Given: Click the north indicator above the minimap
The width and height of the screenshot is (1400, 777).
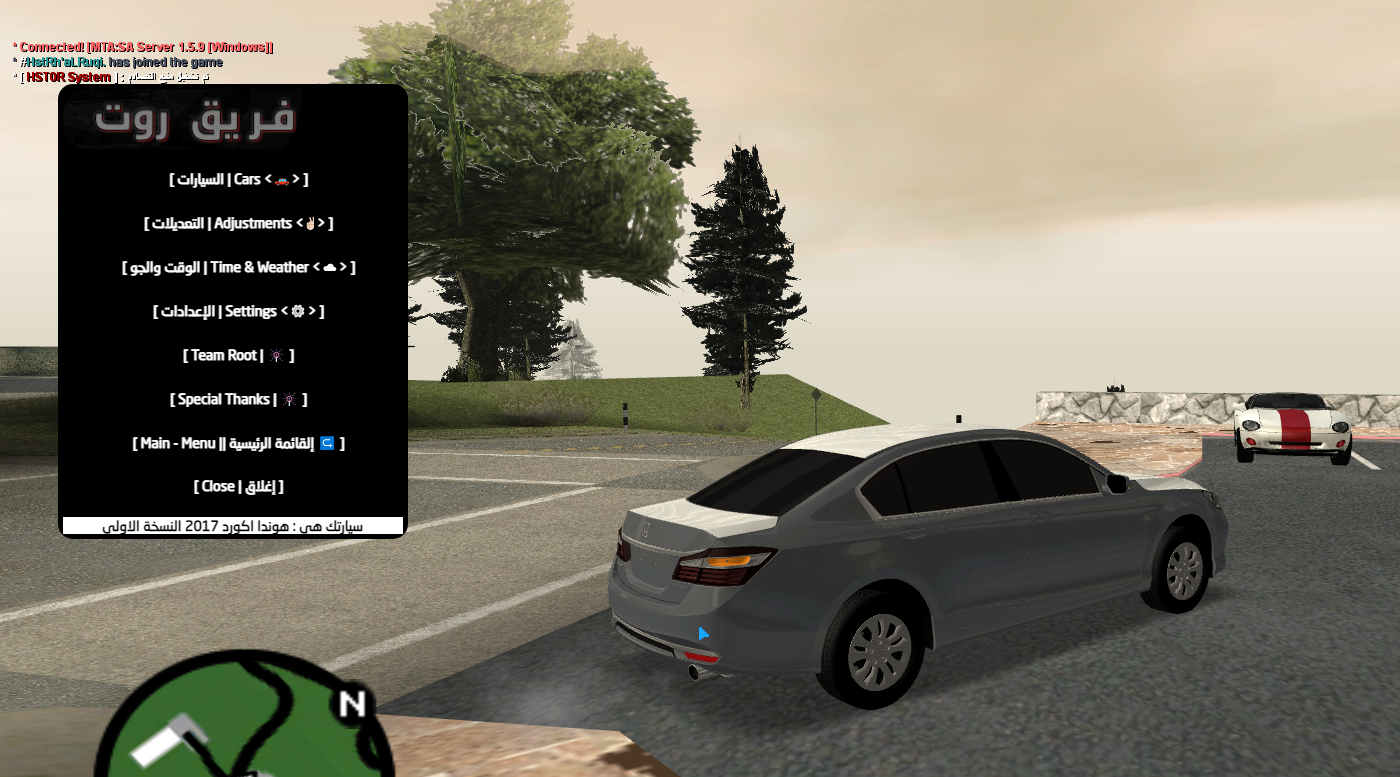Looking at the screenshot, I should [x=352, y=705].
